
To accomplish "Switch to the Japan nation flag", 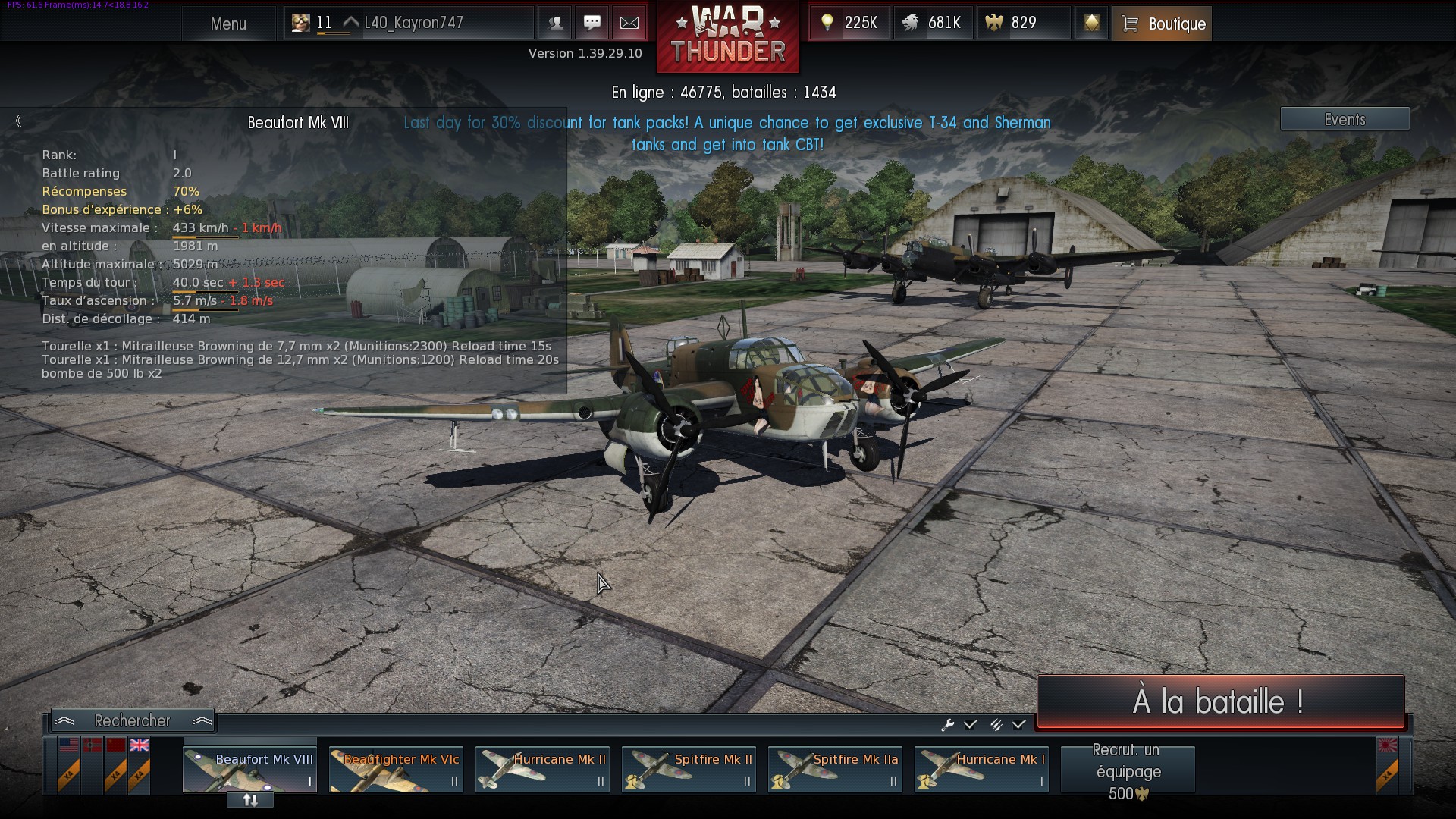I will (x=1387, y=745).
